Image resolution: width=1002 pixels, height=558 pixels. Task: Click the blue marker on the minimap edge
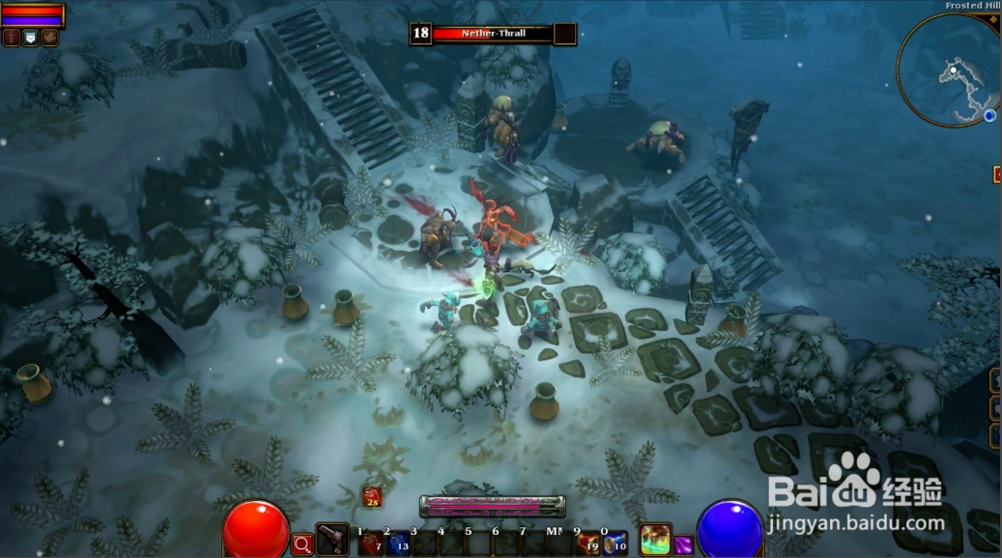click(989, 116)
